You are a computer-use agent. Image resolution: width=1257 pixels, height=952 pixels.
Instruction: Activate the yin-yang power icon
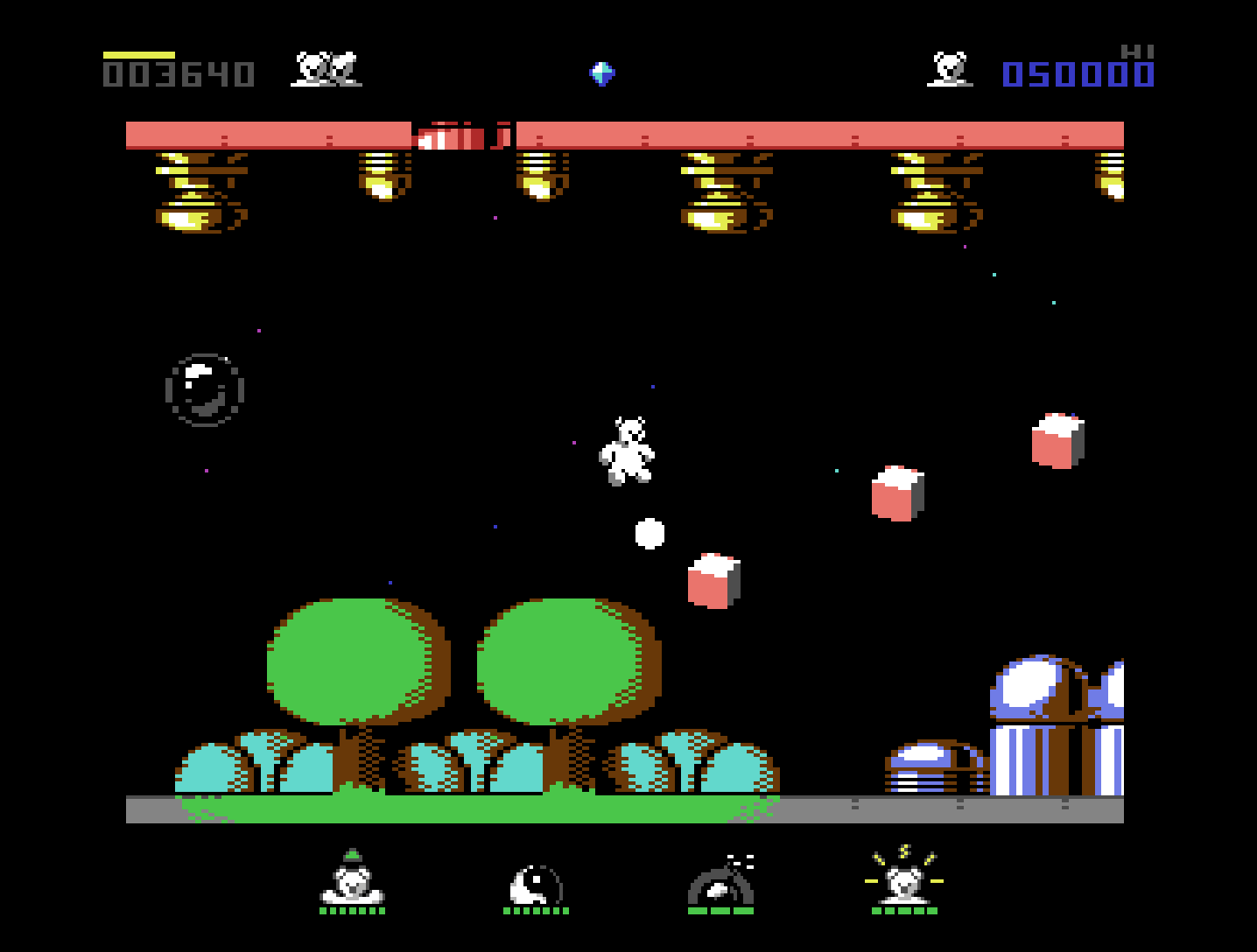pos(536,884)
